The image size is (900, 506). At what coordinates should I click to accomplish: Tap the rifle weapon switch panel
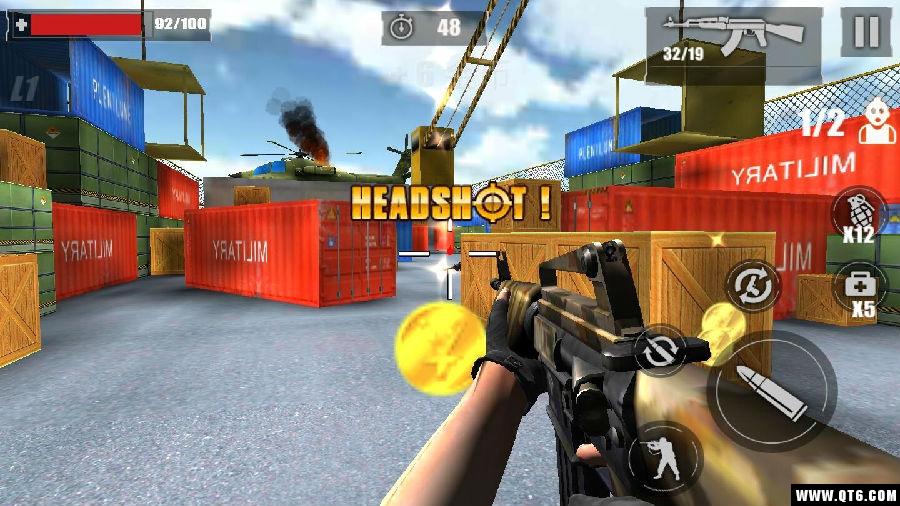733,36
